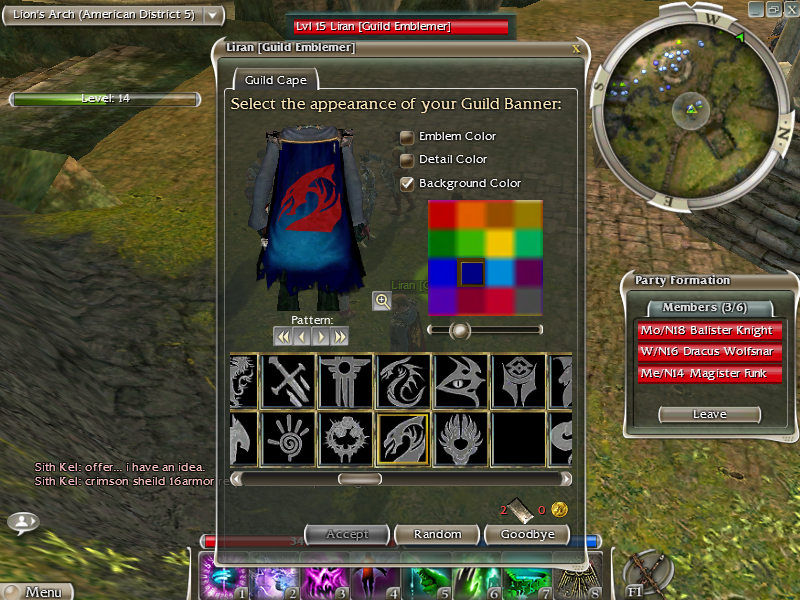The image size is (800, 600).
Task: Go to the next pattern arrow
Action: point(321,337)
